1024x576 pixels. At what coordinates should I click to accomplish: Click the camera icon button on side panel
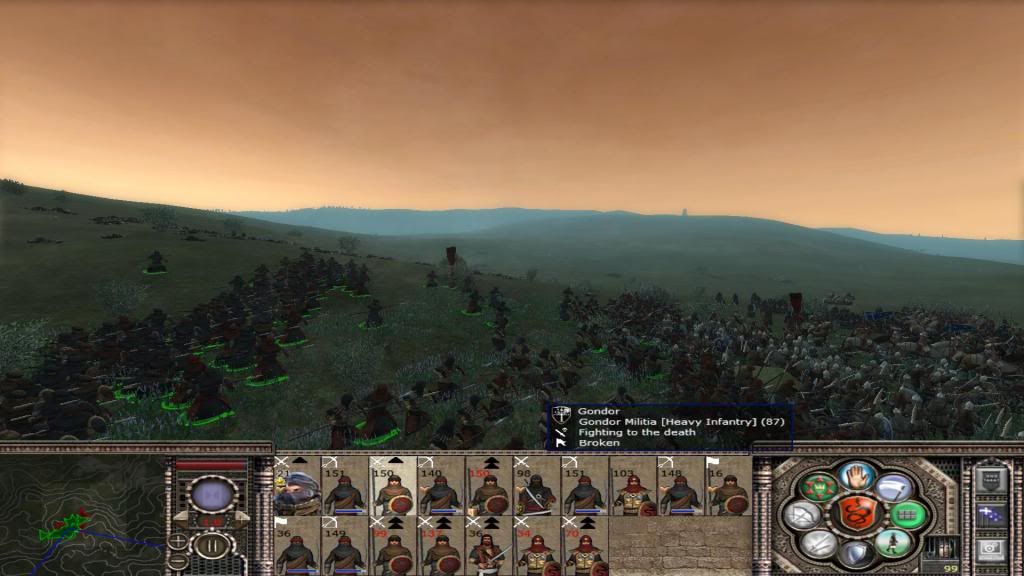990,548
